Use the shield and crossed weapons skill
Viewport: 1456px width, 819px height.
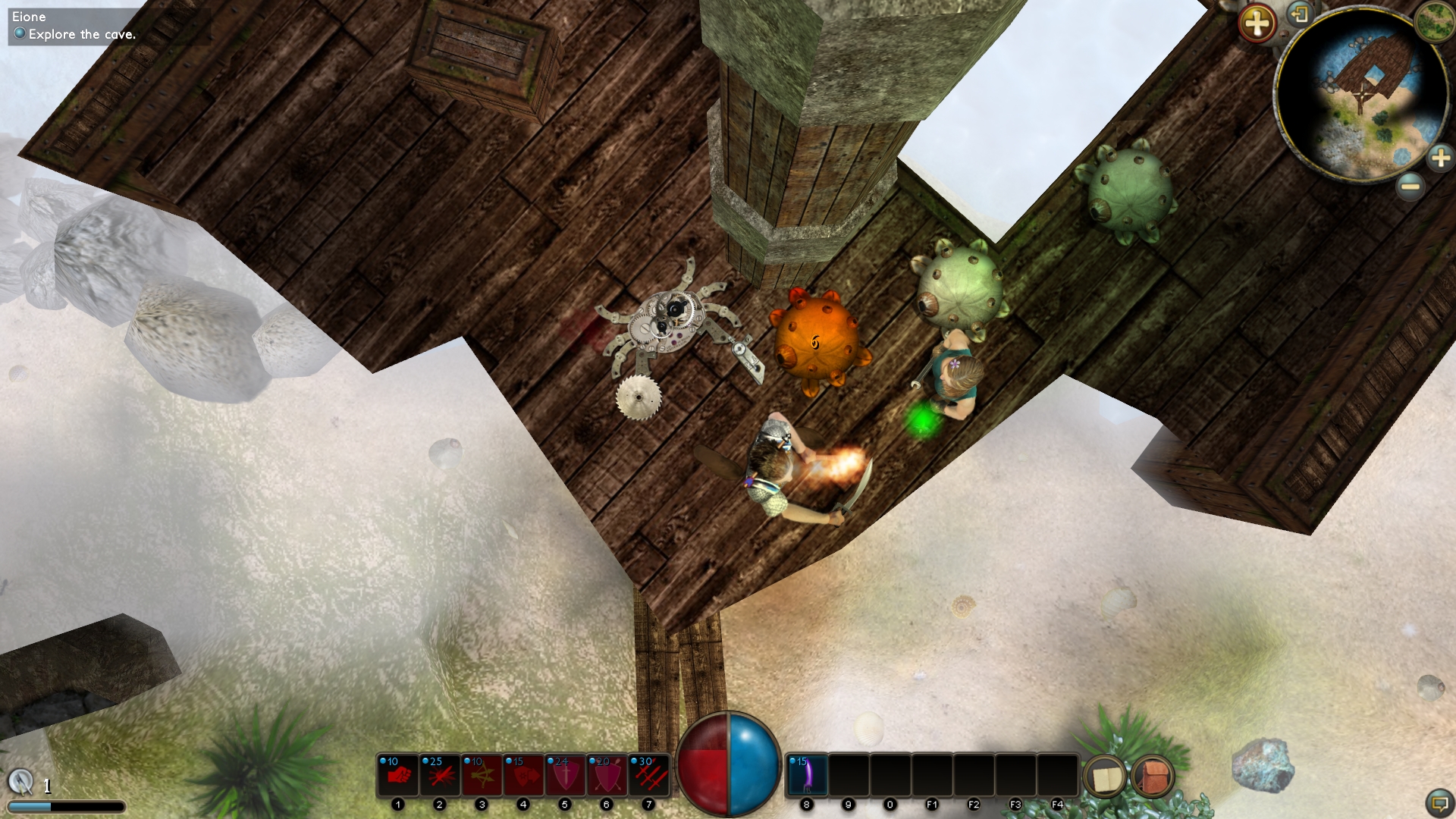pos(607,775)
